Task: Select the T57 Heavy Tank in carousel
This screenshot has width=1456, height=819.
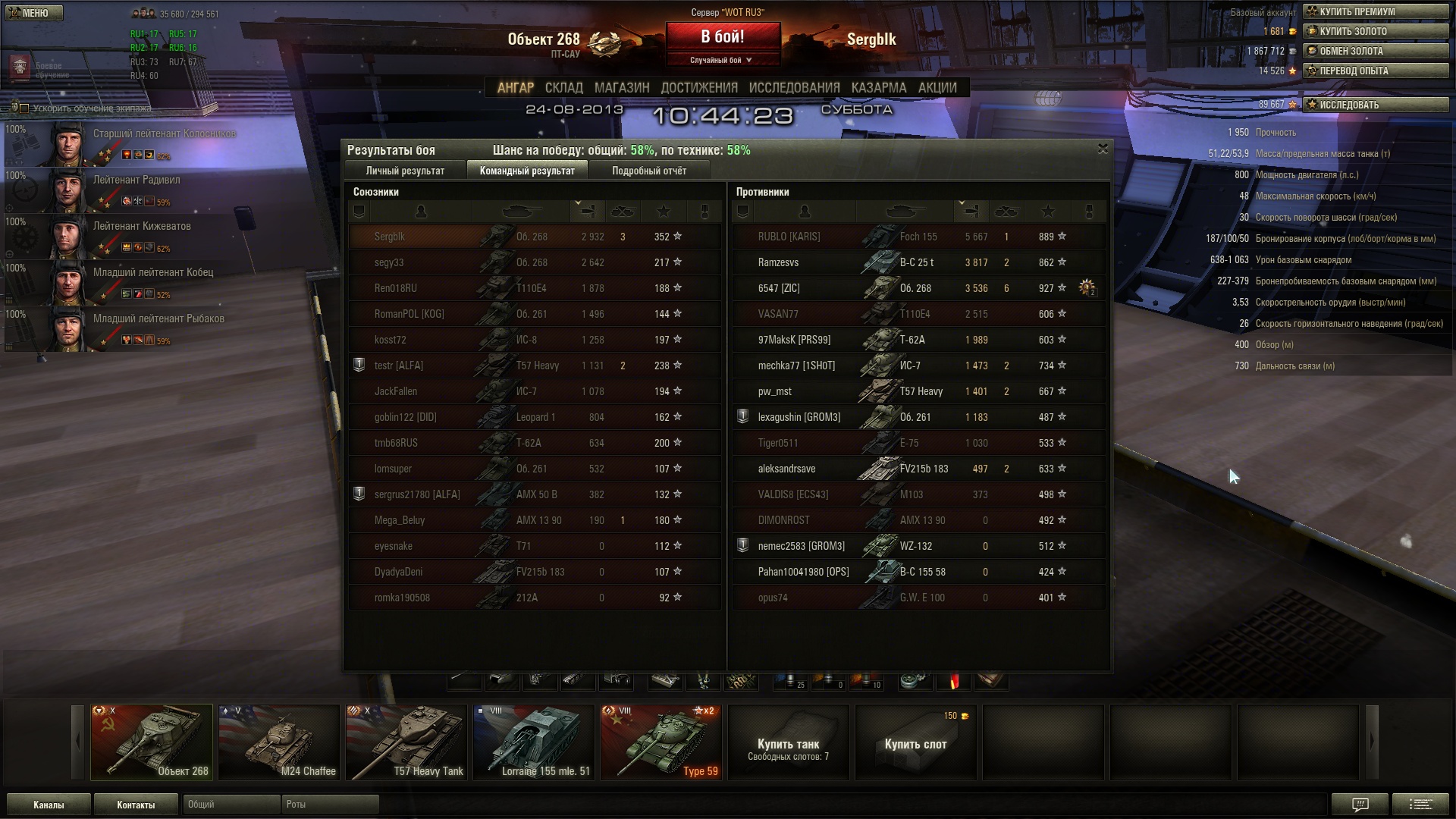Action: [406, 742]
